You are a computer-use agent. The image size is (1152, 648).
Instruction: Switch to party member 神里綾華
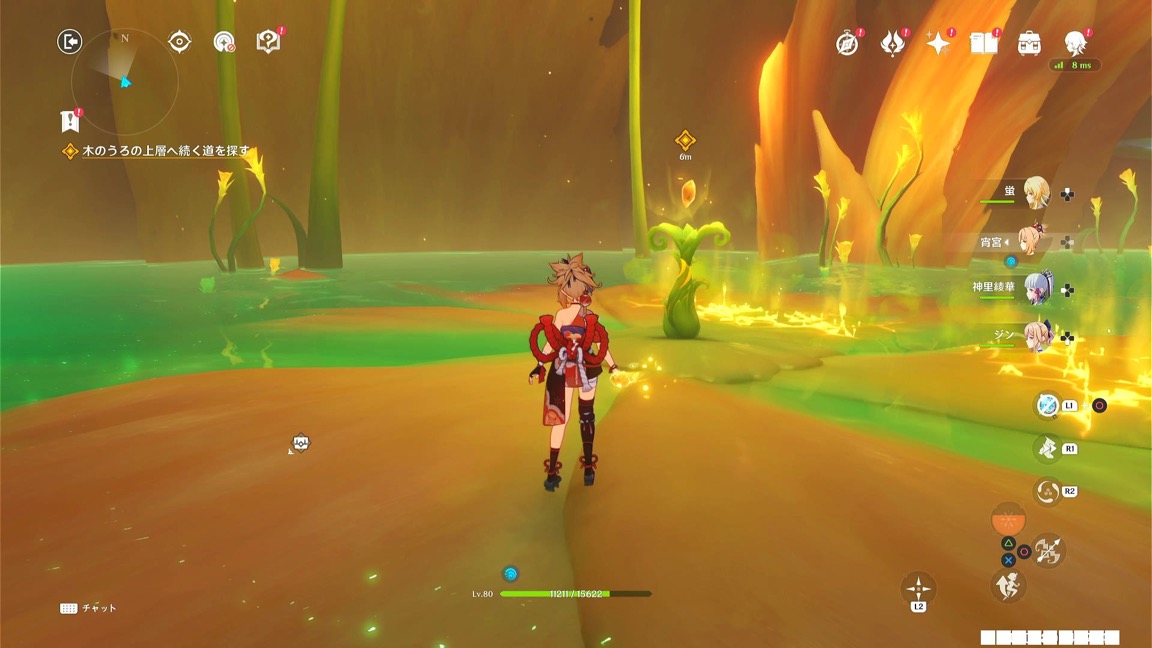[x=1035, y=289]
